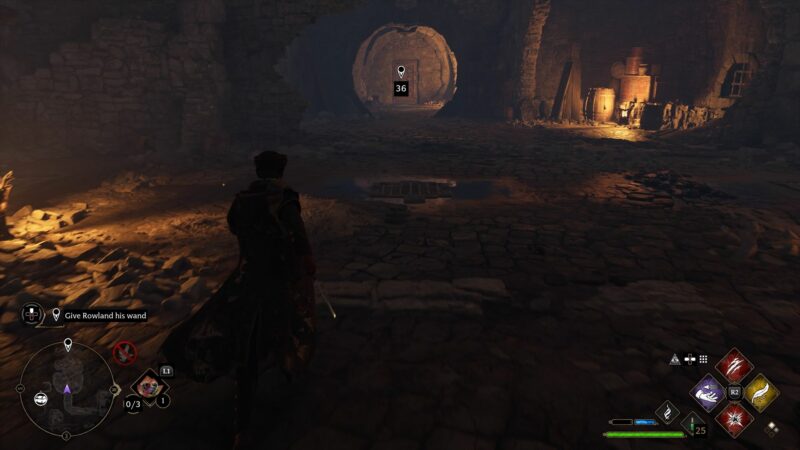Viewport: 800px width, 450px height.
Task: Open the dotted grid spell set icon
Action: (x=703, y=359)
